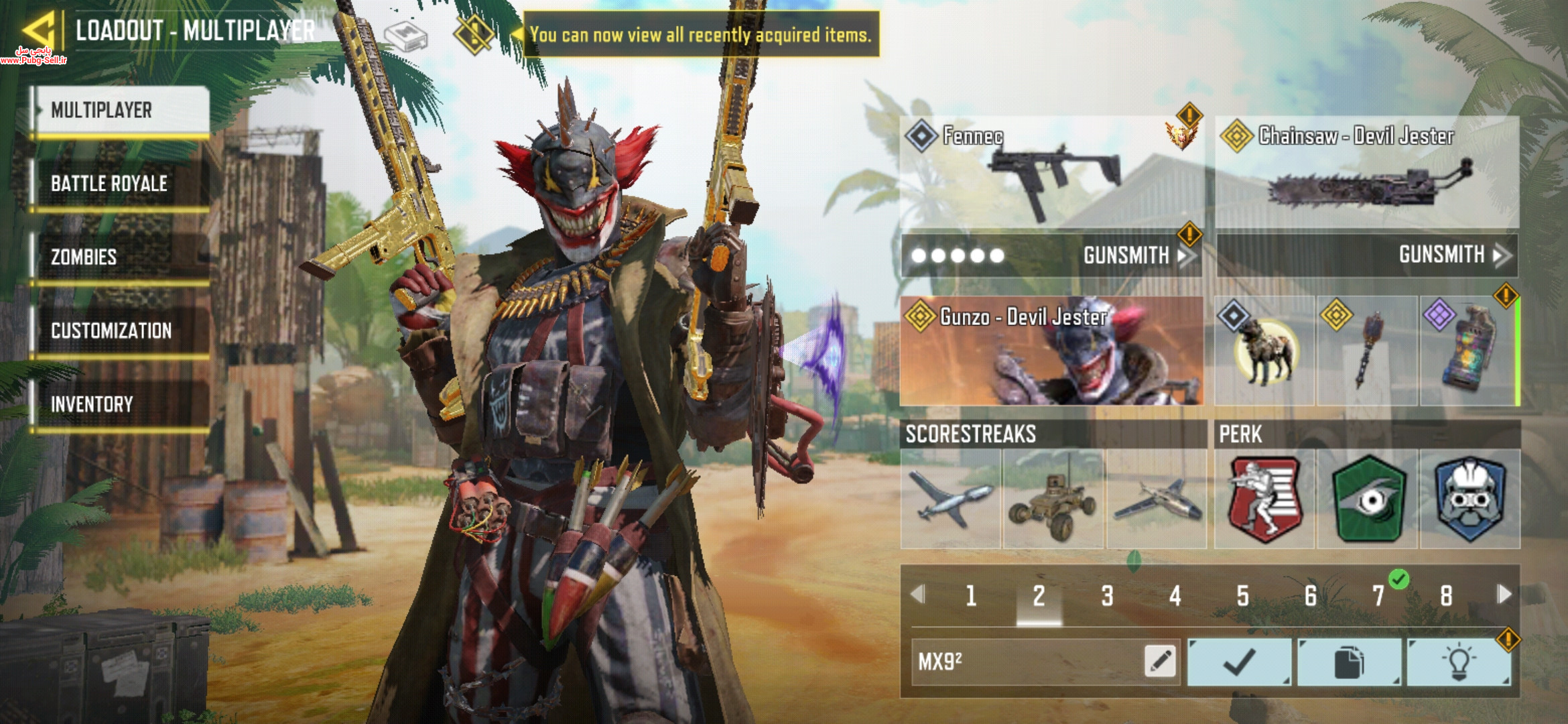This screenshot has width=1568, height=724.
Task: Show next loadout numbers with right arrow
Action: click(1504, 594)
